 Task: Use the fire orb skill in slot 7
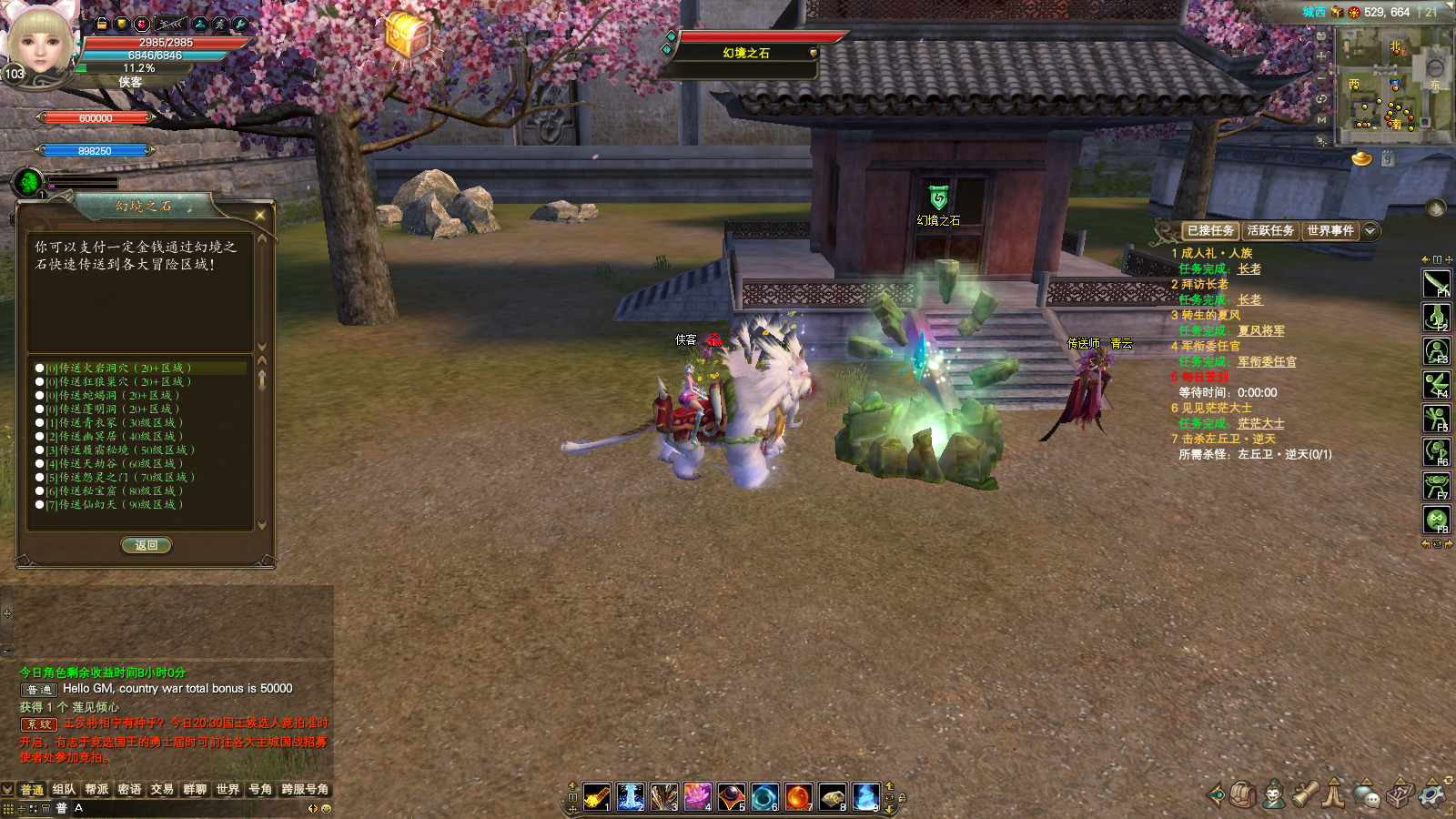point(798,796)
